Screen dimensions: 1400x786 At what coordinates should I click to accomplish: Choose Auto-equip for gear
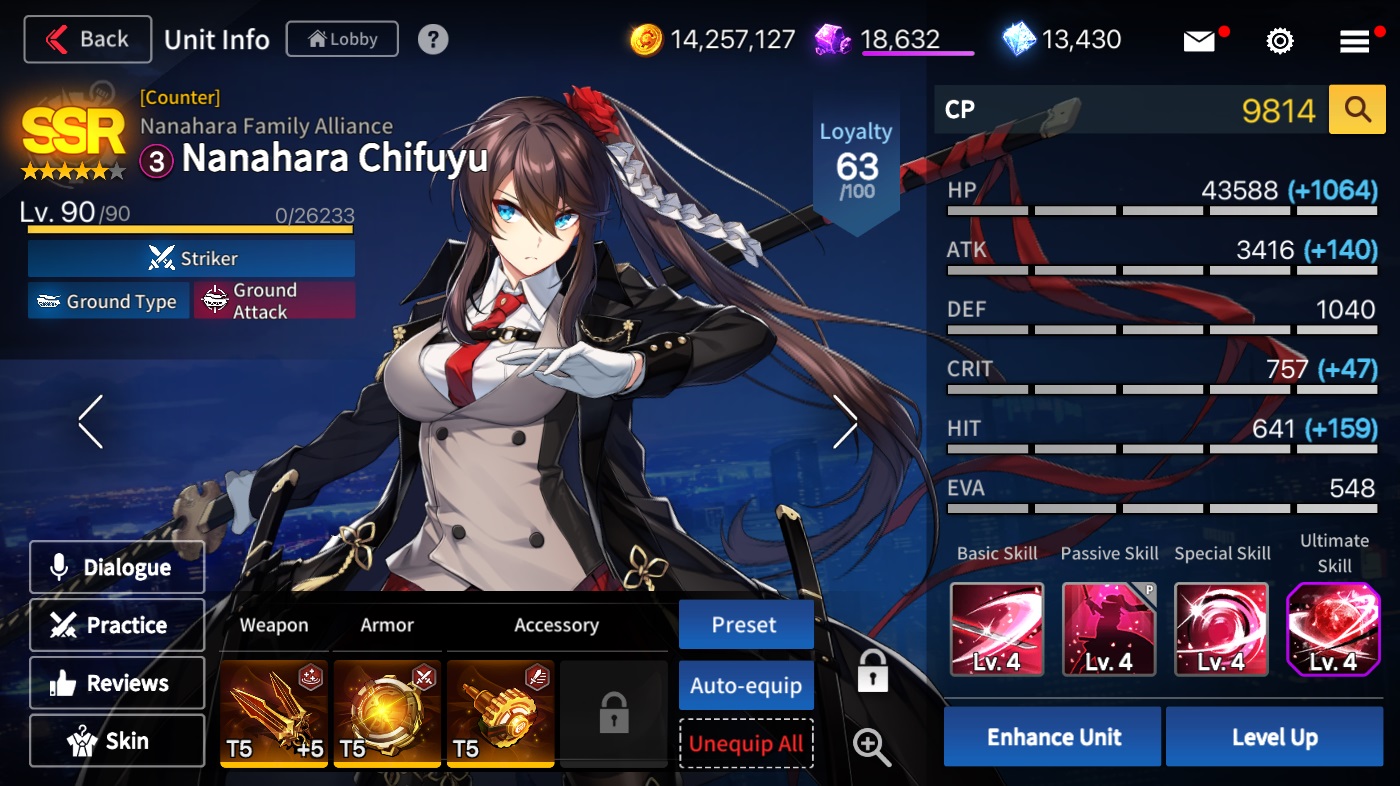click(x=745, y=686)
